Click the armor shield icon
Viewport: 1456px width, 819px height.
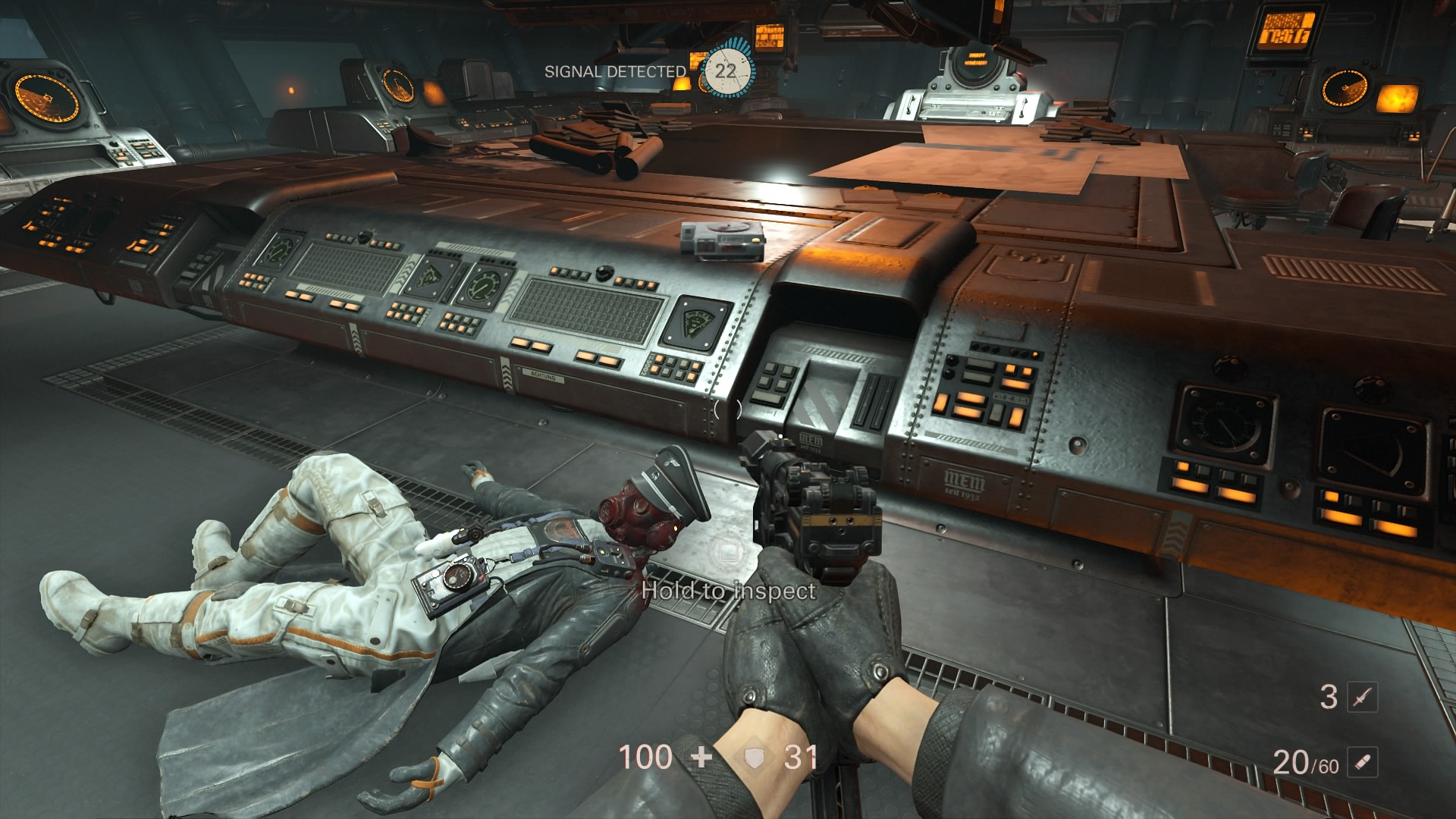pyautogui.click(x=754, y=758)
